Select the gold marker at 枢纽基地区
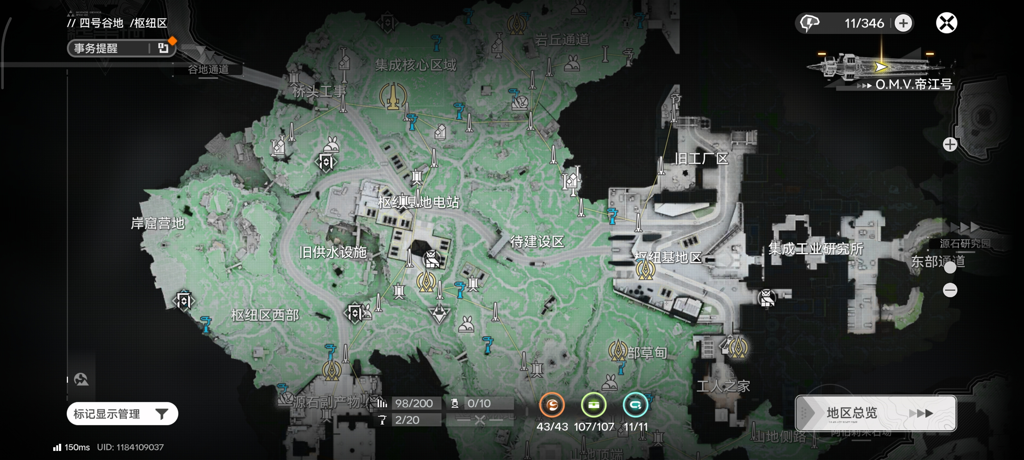1024x460 pixels. (x=645, y=270)
